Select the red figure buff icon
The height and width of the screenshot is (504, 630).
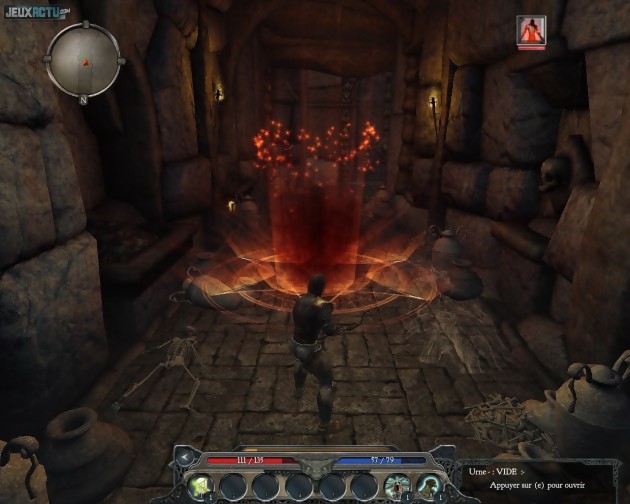[531, 31]
